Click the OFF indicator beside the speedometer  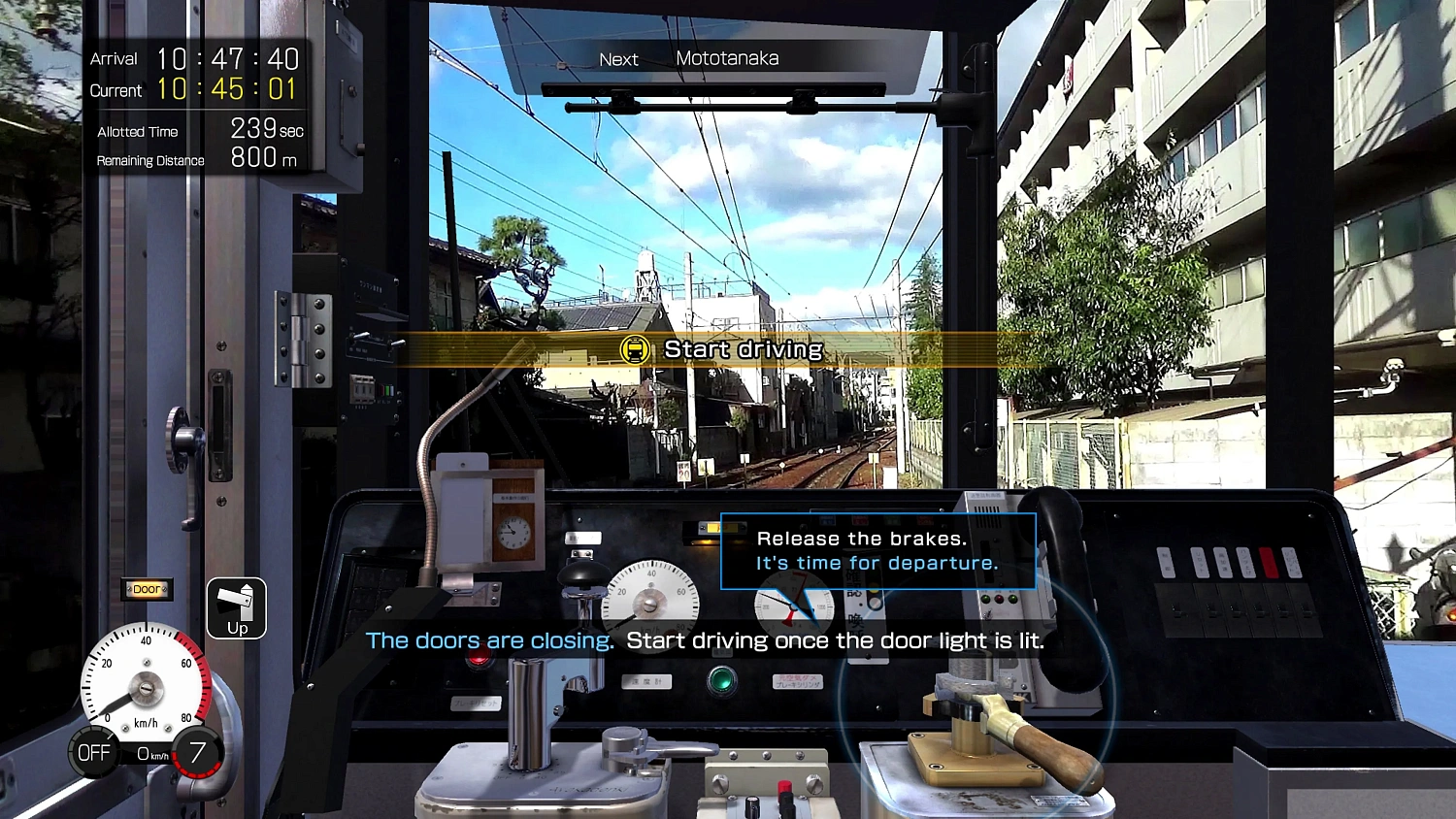click(93, 750)
